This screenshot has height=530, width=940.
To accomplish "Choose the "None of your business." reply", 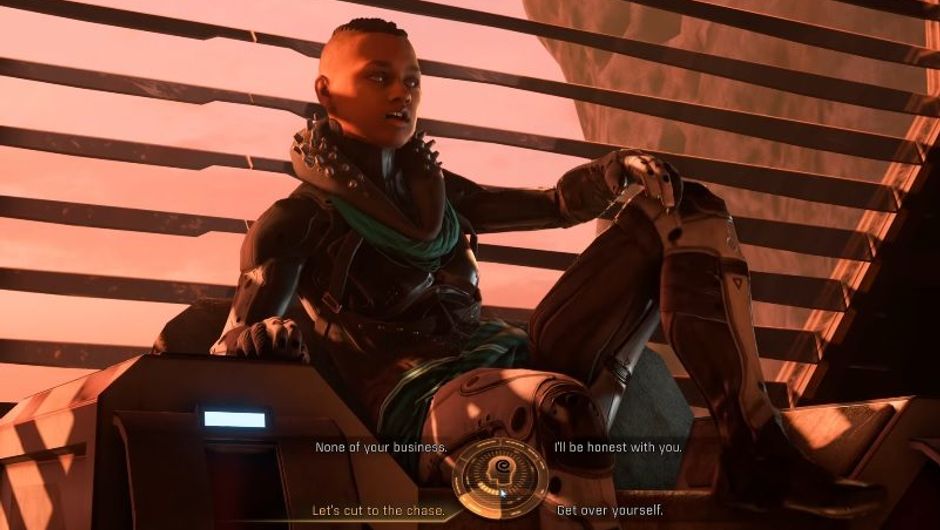I will click(380, 447).
